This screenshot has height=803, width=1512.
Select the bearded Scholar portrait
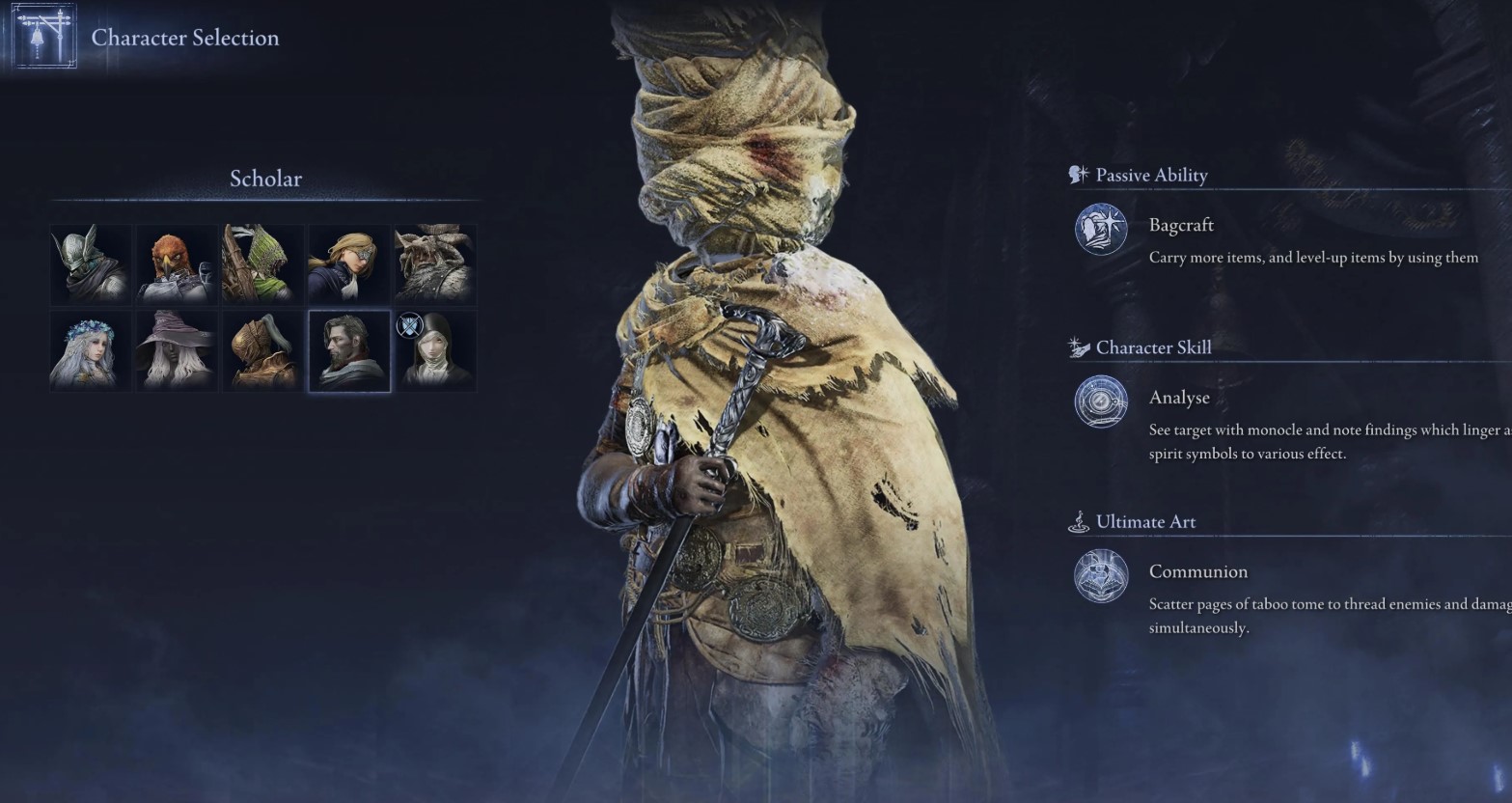point(348,350)
